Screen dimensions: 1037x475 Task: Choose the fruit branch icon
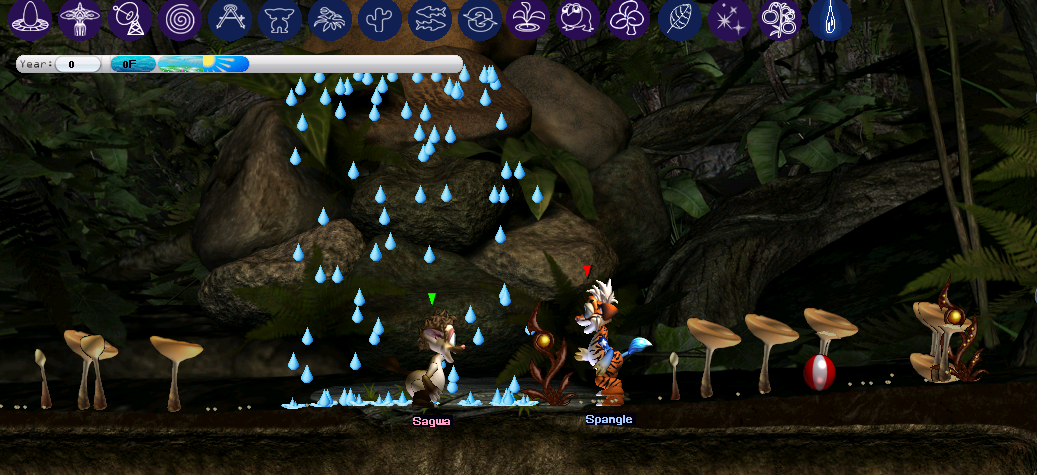coord(780,19)
